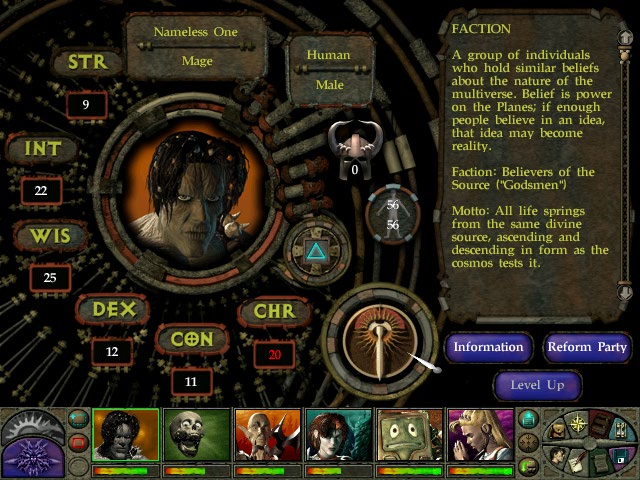This screenshot has height=480, width=640.
Task: Show the CON stat info
Action: 192,339
